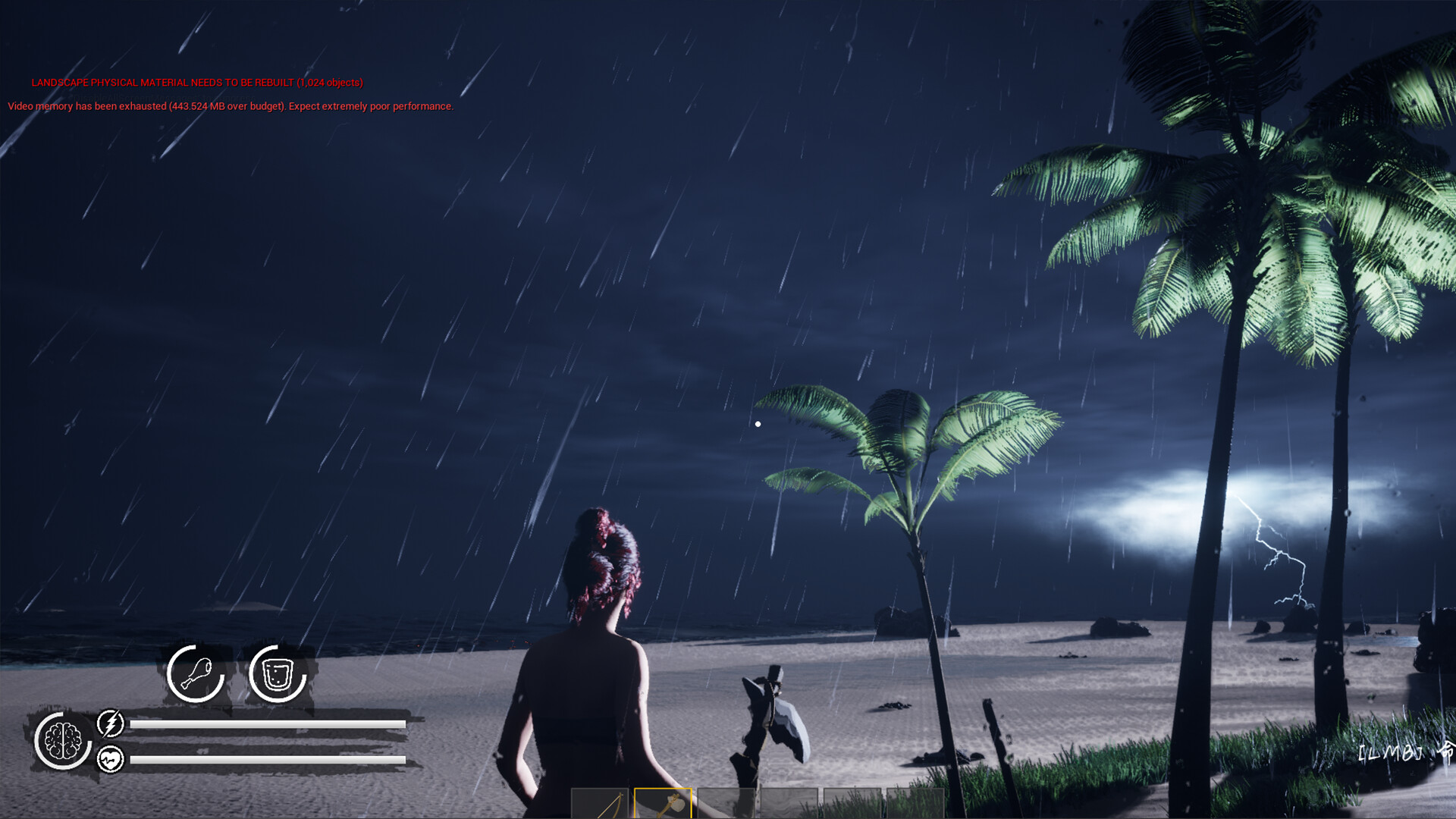This screenshot has width=1456, height=819.
Task: Click the fourth empty hotbar slot
Action: tap(789, 805)
